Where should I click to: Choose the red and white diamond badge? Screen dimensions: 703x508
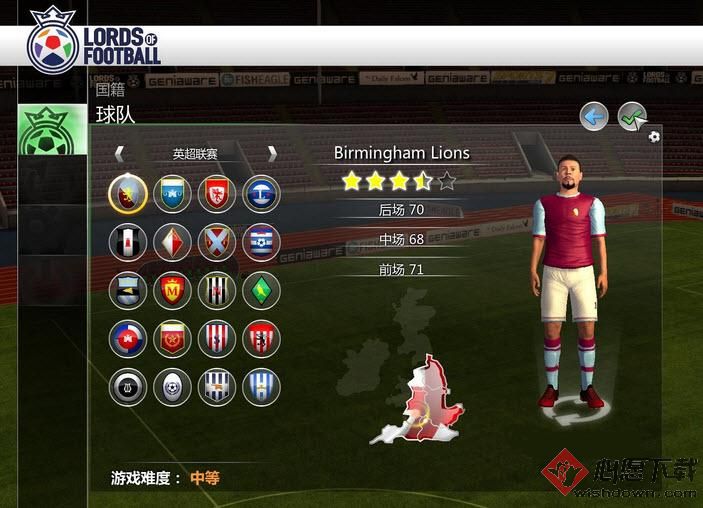click(172, 241)
